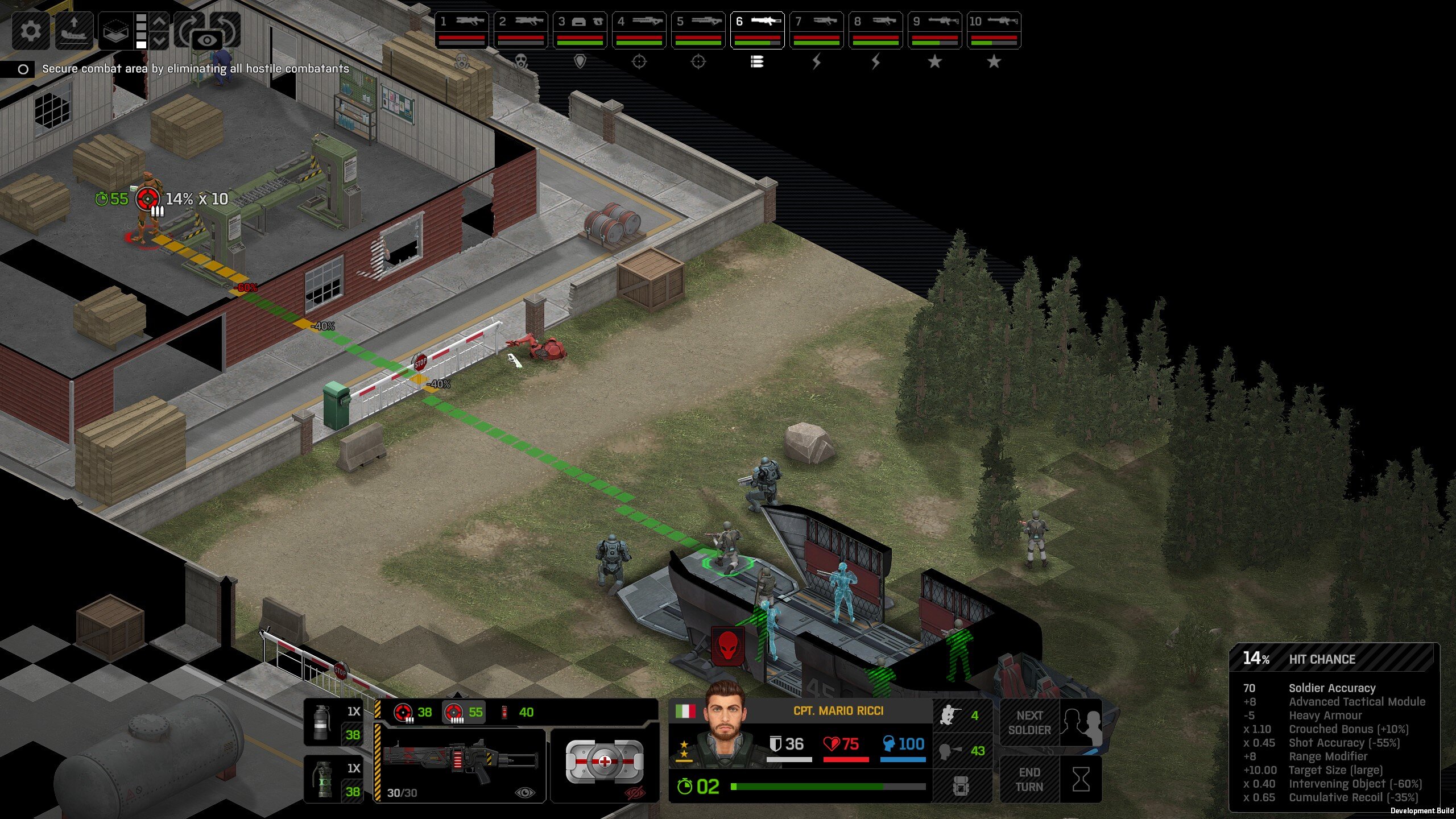Choose the 38 TU burst fire mode
Viewport: 1456px width, 819px height.
click(413, 712)
